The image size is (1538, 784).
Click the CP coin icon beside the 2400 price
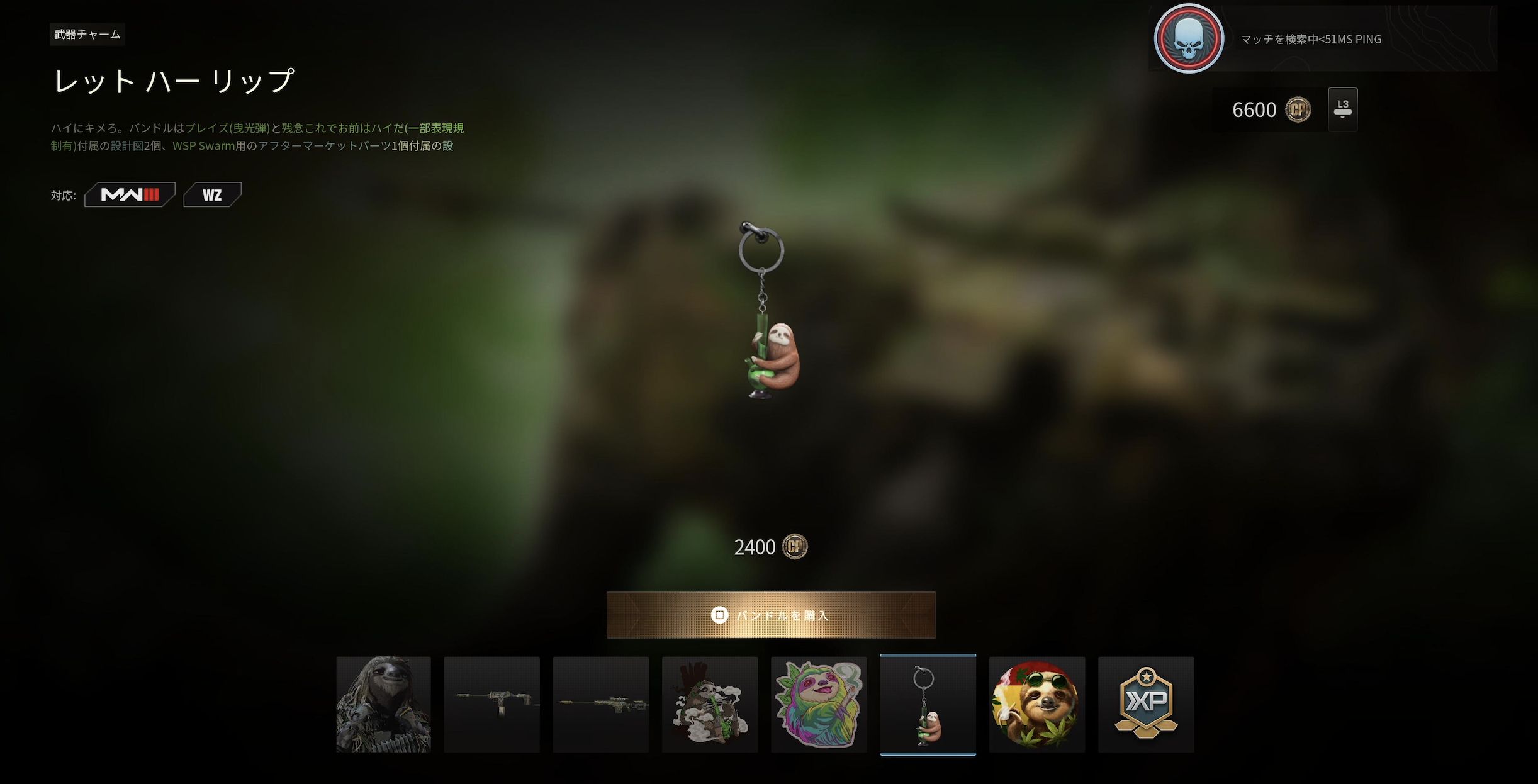point(794,546)
